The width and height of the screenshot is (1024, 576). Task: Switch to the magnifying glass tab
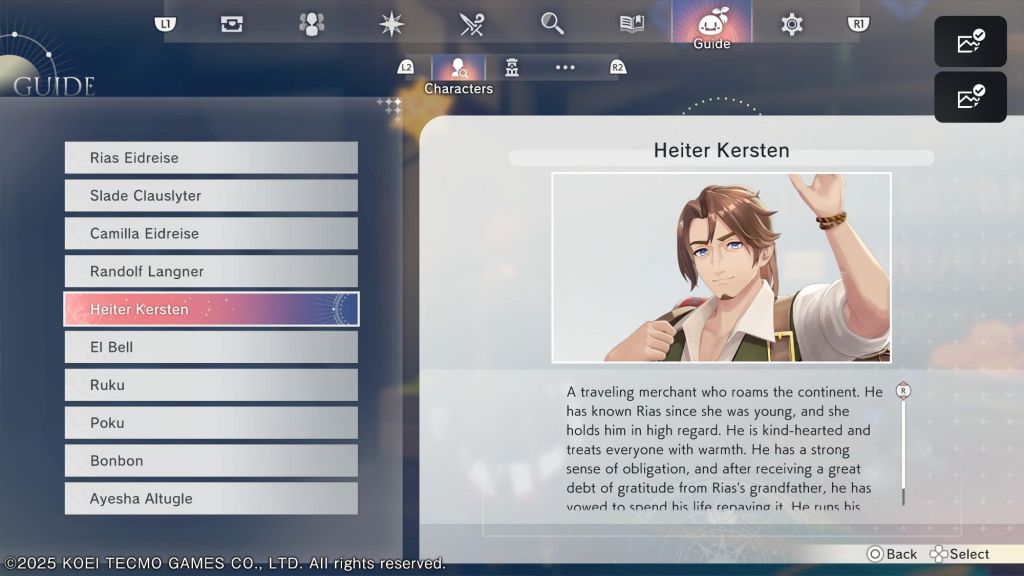tap(552, 24)
